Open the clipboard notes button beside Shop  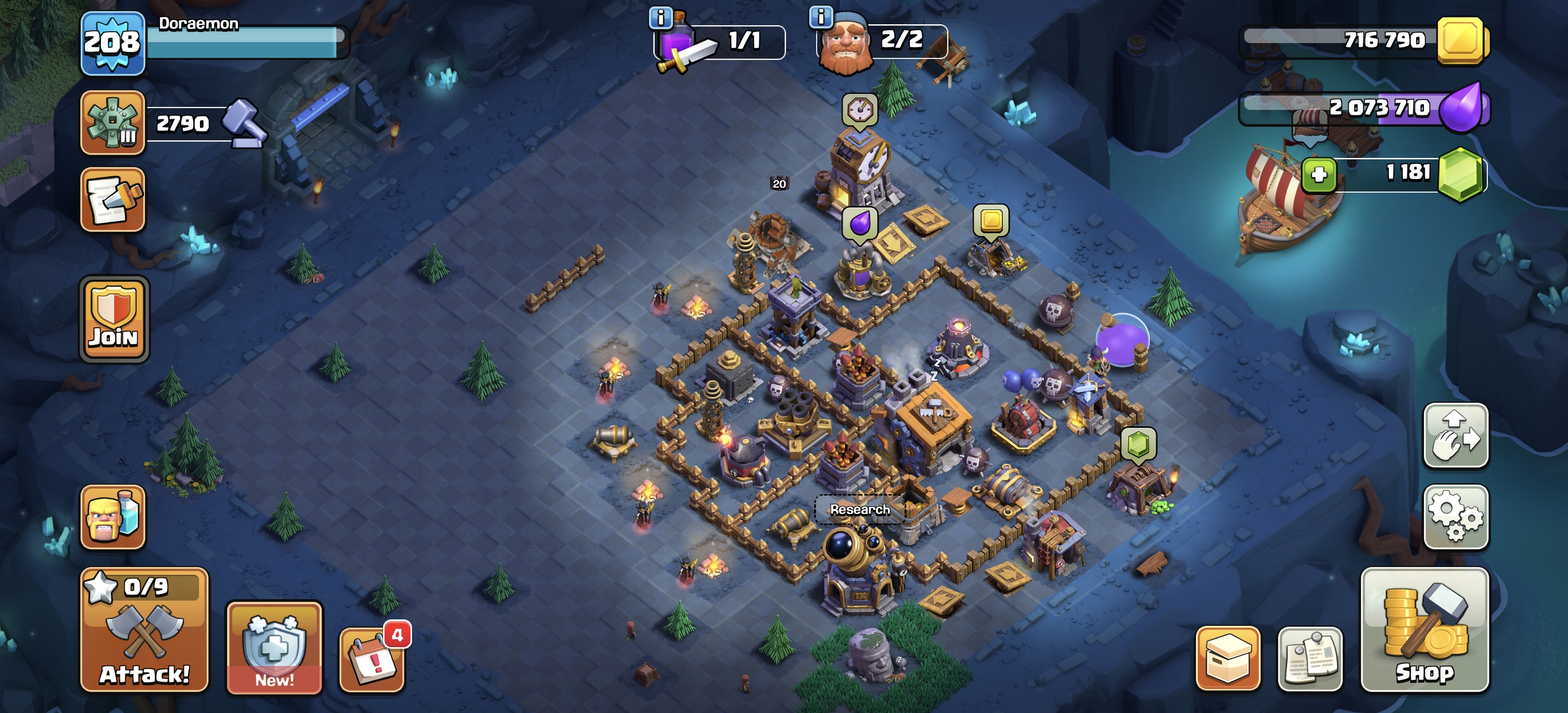click(1310, 659)
